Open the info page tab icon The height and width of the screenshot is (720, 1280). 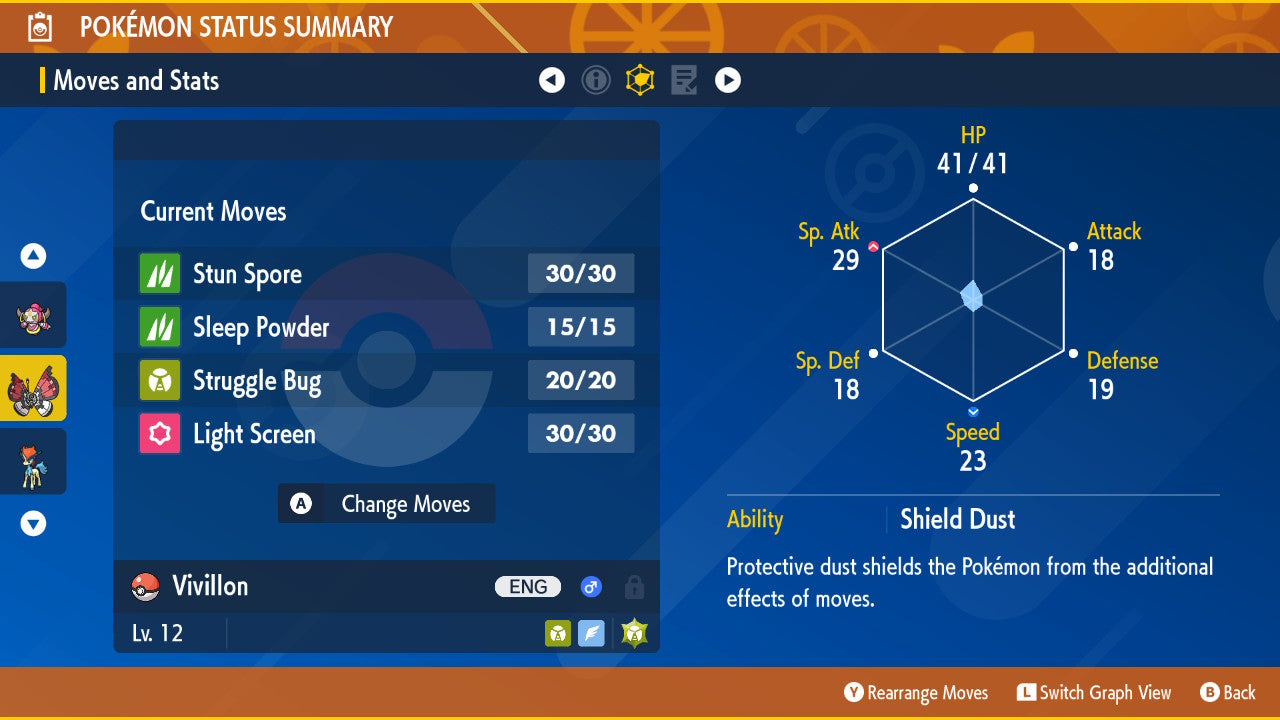pos(596,80)
